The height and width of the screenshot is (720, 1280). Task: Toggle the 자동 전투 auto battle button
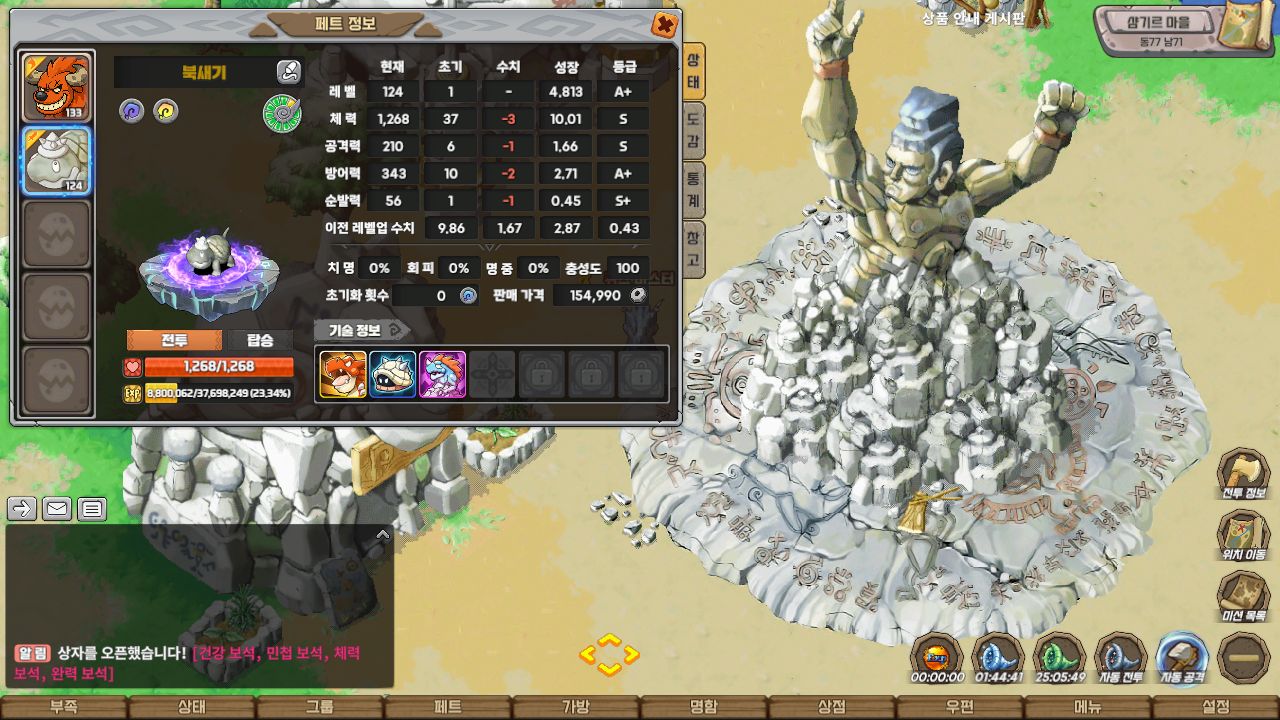point(1120,658)
